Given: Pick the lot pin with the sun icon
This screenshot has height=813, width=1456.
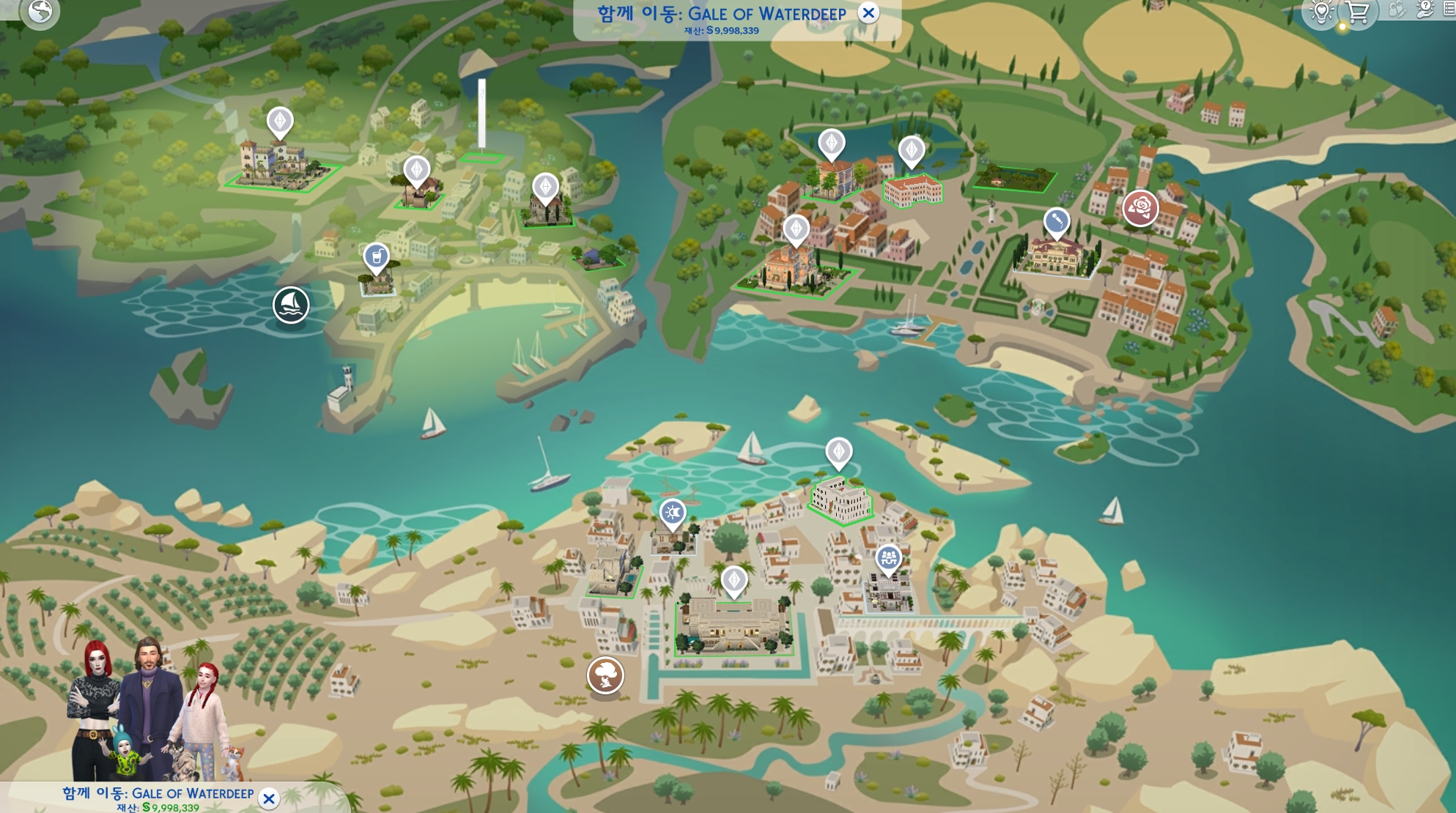Looking at the screenshot, I should [x=672, y=512].
